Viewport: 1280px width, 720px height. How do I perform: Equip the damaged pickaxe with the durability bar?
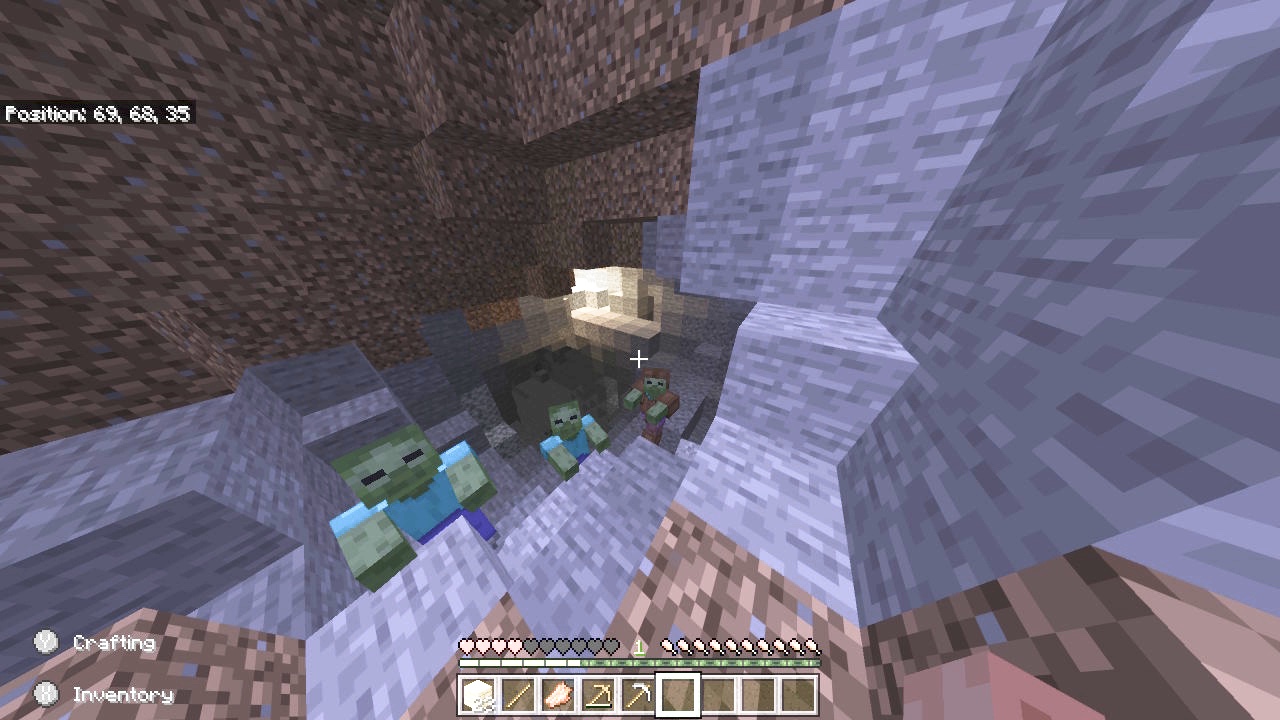tap(598, 695)
